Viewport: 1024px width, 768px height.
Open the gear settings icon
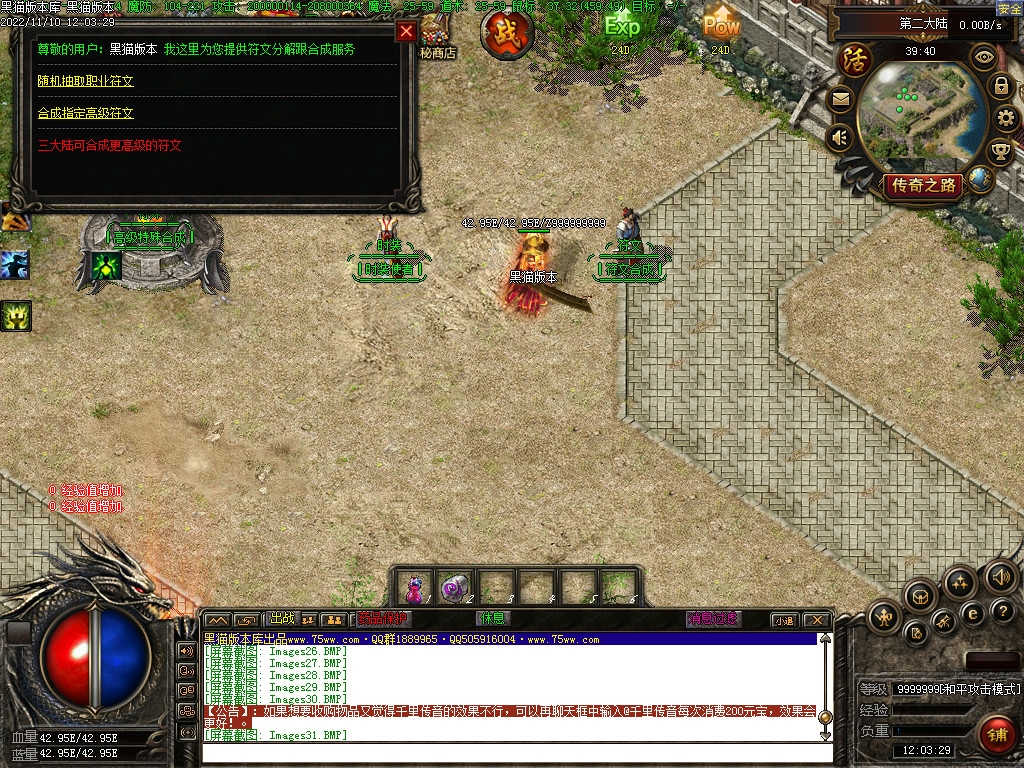[x=1007, y=119]
